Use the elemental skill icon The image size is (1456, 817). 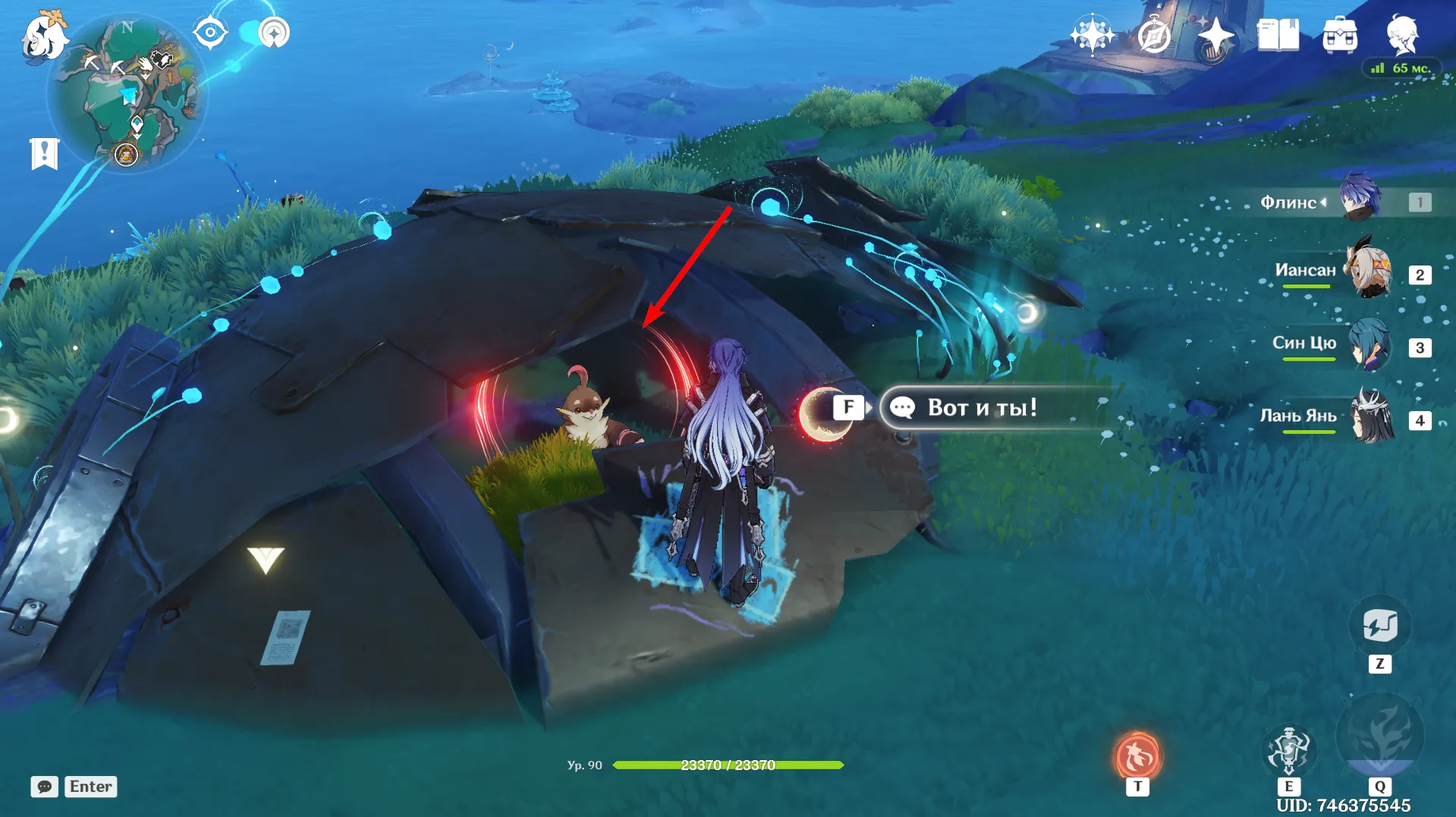[1288, 750]
